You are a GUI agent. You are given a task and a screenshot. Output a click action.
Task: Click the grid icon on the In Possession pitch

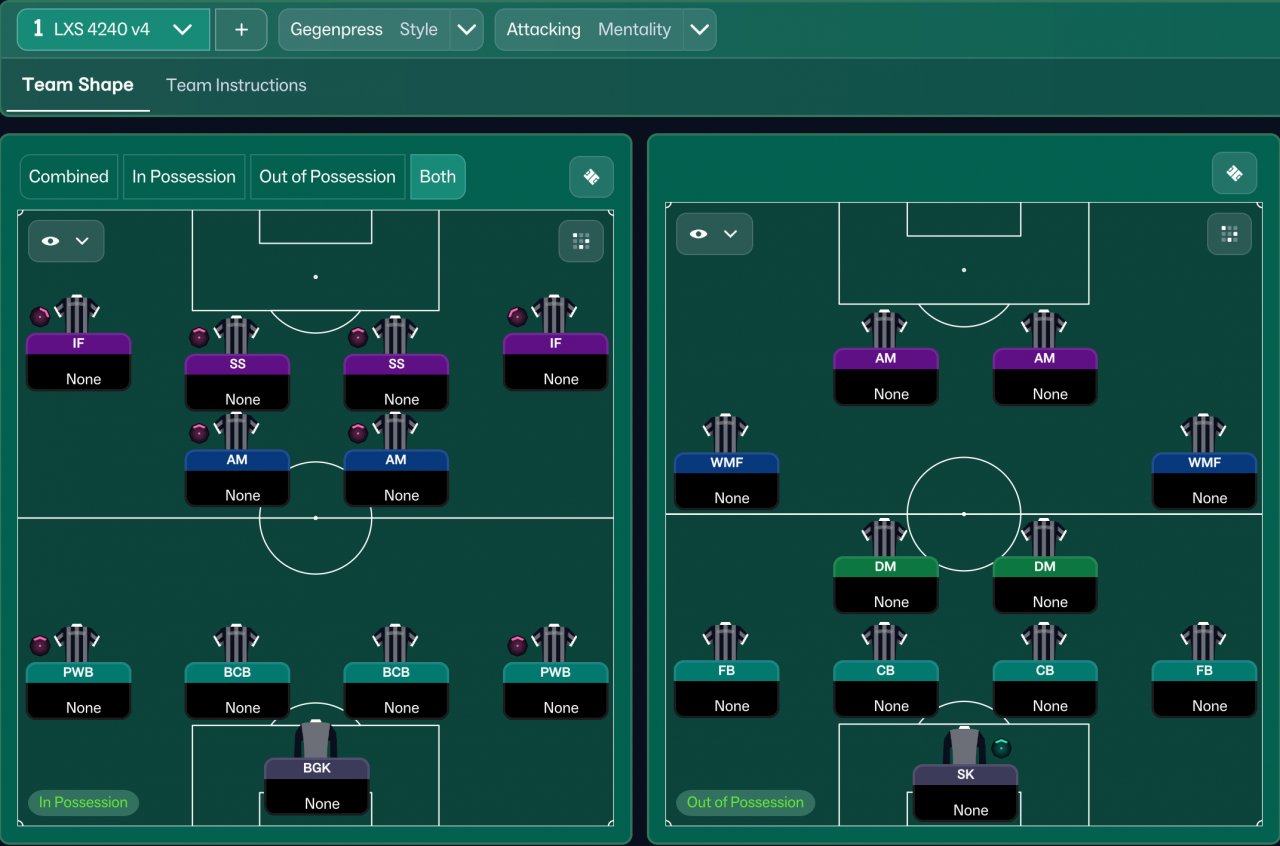click(581, 241)
